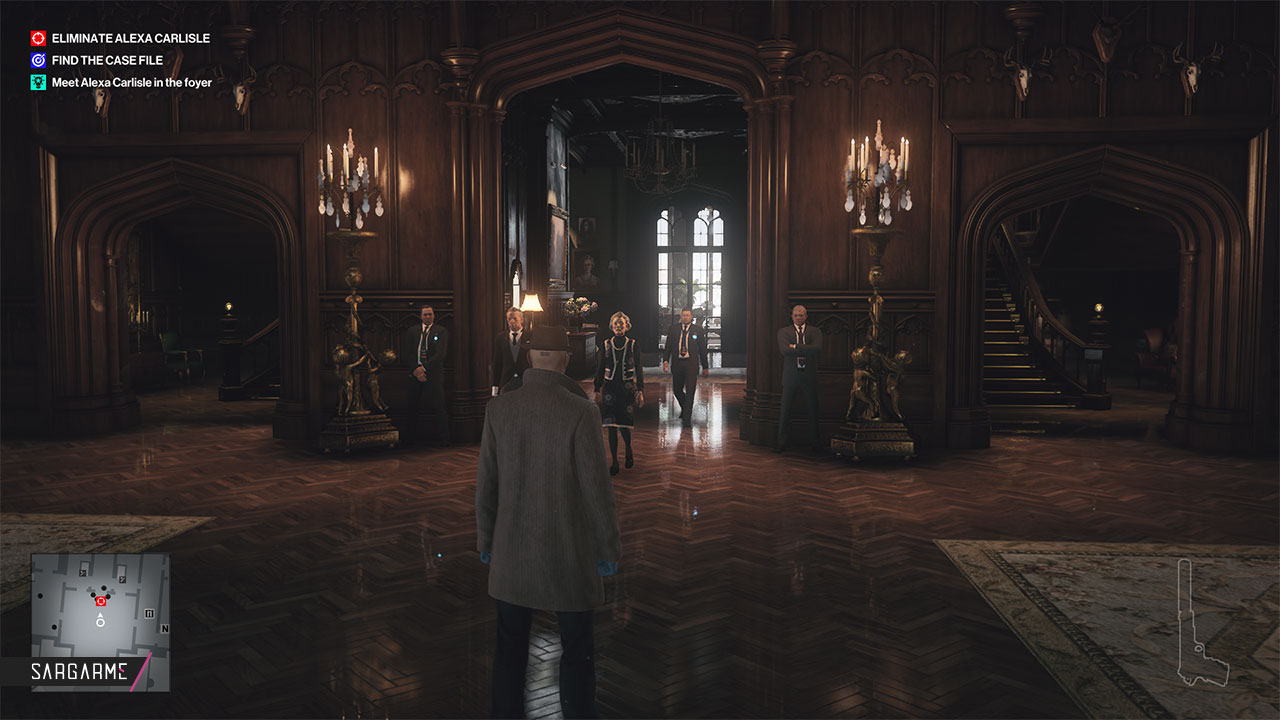Image resolution: width=1280 pixels, height=720 pixels.
Task: Click the Find the Case File objective
Action: tap(107, 60)
